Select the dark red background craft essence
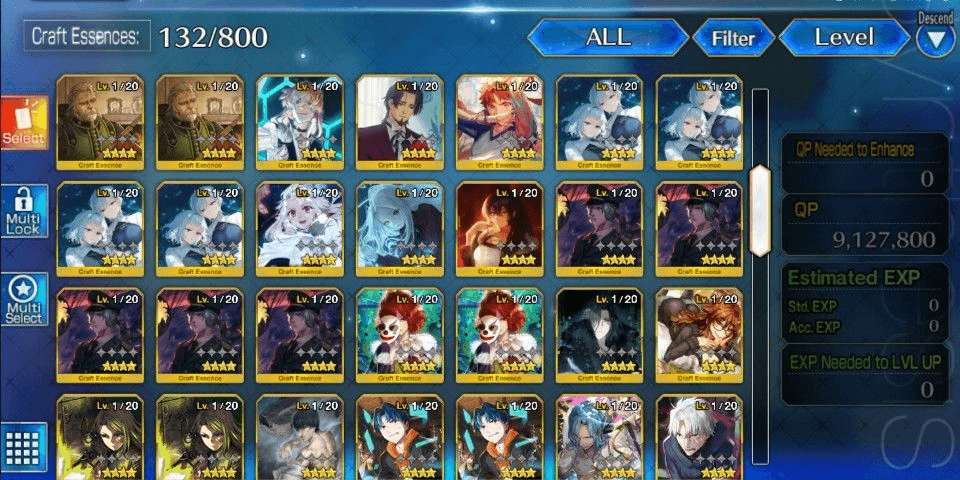This screenshot has width=960, height=480. (x=500, y=227)
